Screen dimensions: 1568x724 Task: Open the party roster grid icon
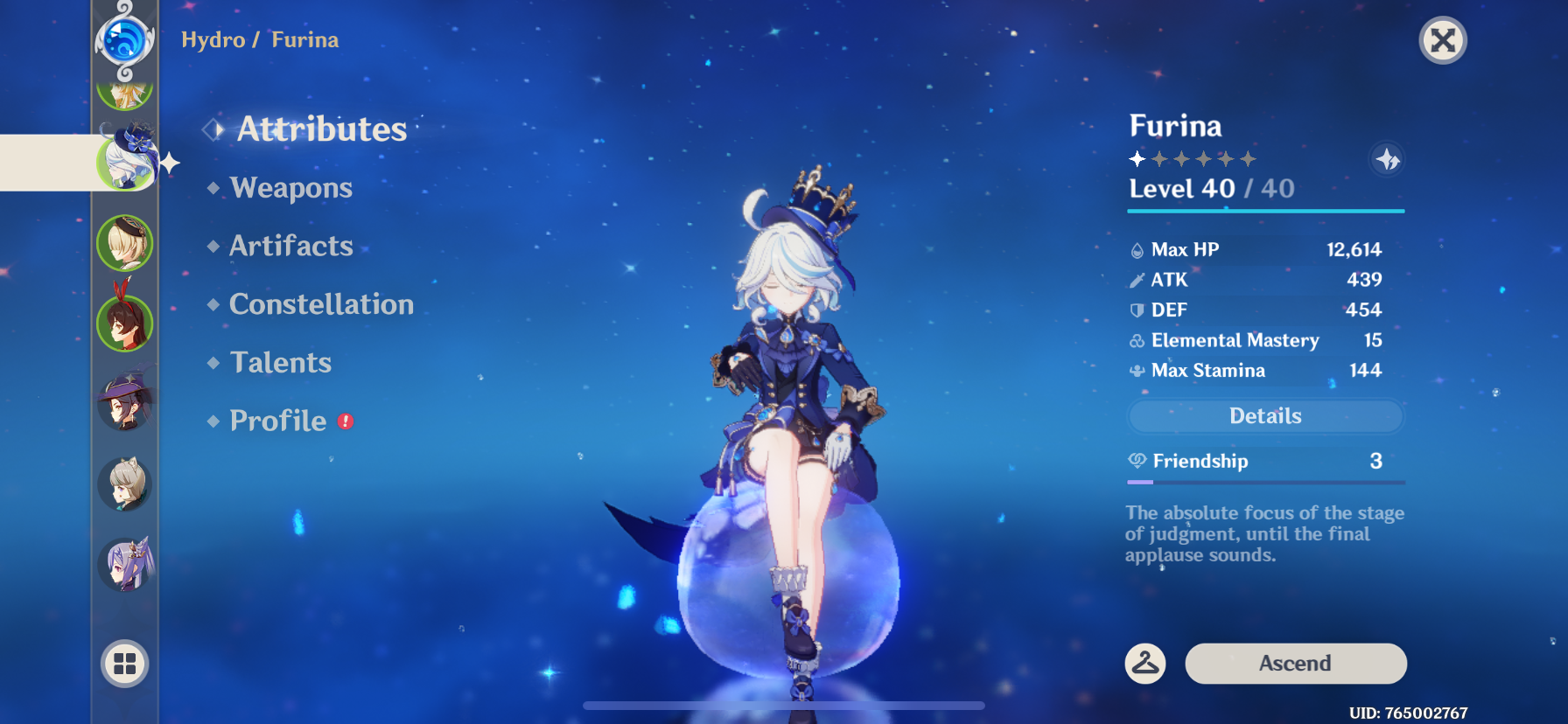pos(124,663)
